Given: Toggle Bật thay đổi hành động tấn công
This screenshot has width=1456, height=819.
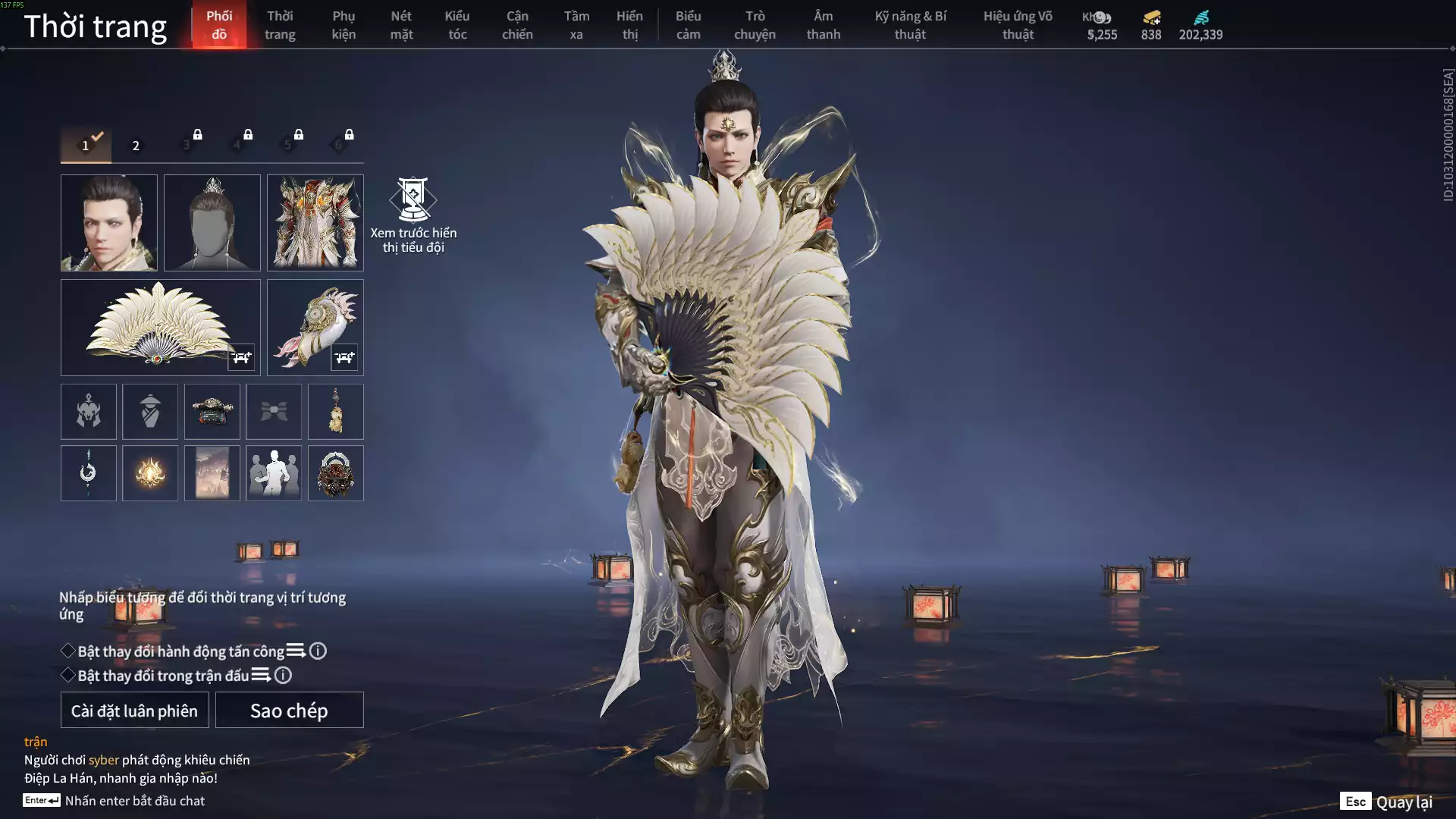Looking at the screenshot, I should pos(68,651).
